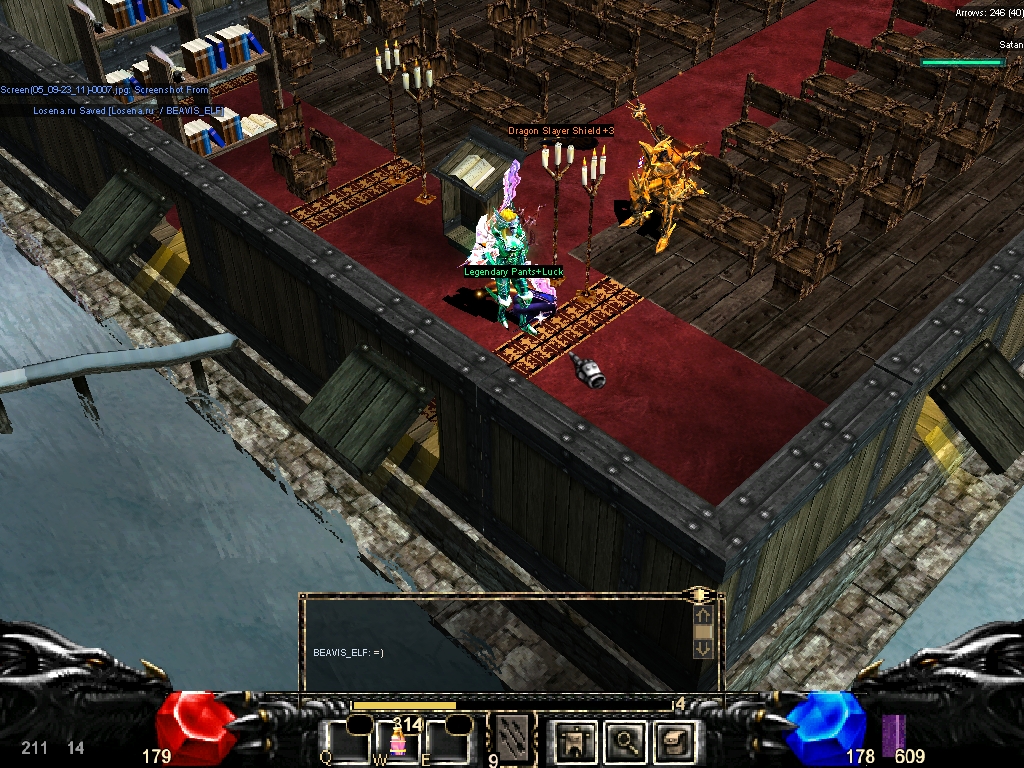The height and width of the screenshot is (768, 1024).
Task: Pick up the Legendary Pants+Luck label
Action: (514, 271)
